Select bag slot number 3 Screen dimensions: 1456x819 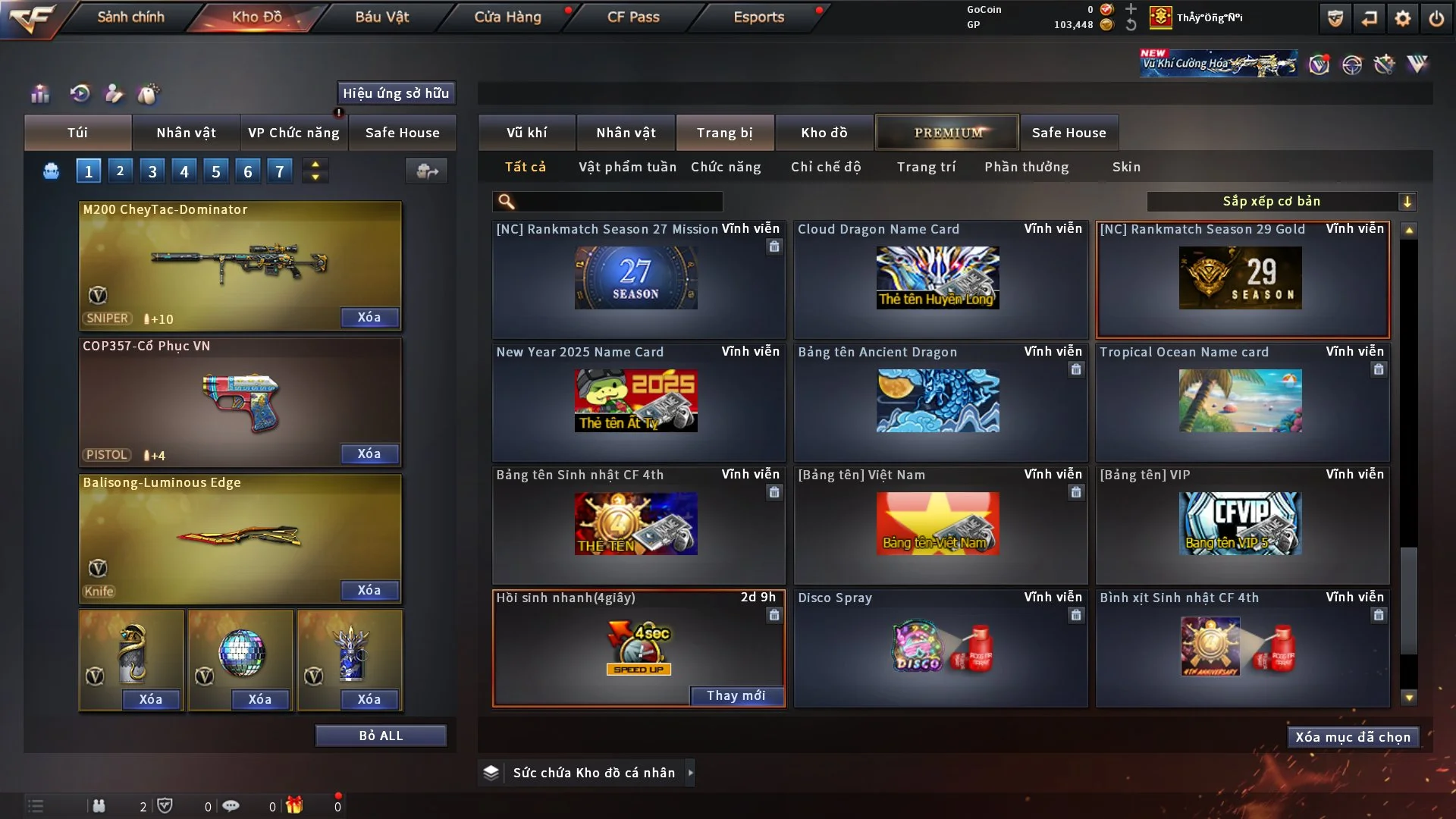coord(152,171)
